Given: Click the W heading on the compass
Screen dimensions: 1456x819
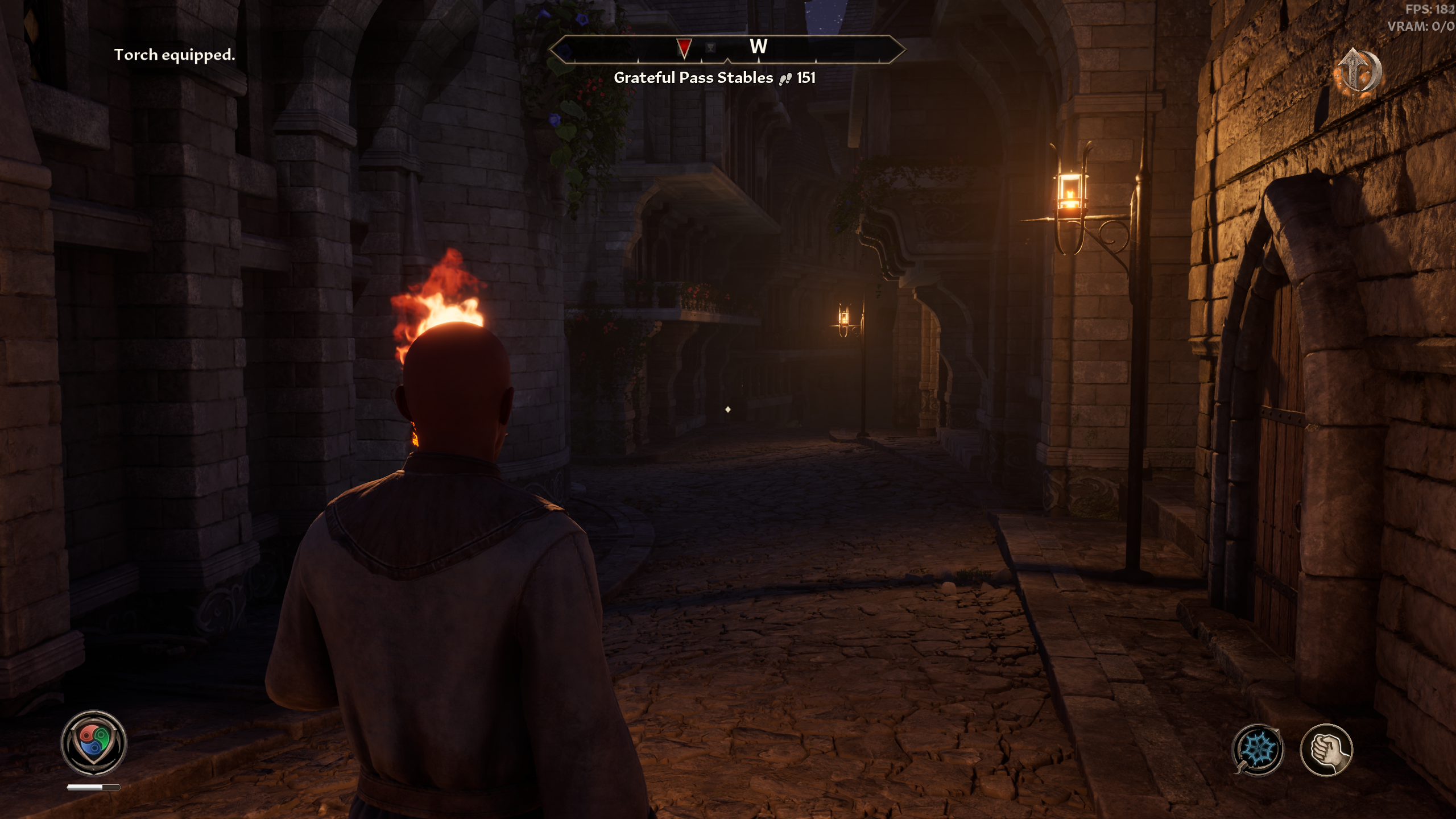Looking at the screenshot, I should coord(758,47).
